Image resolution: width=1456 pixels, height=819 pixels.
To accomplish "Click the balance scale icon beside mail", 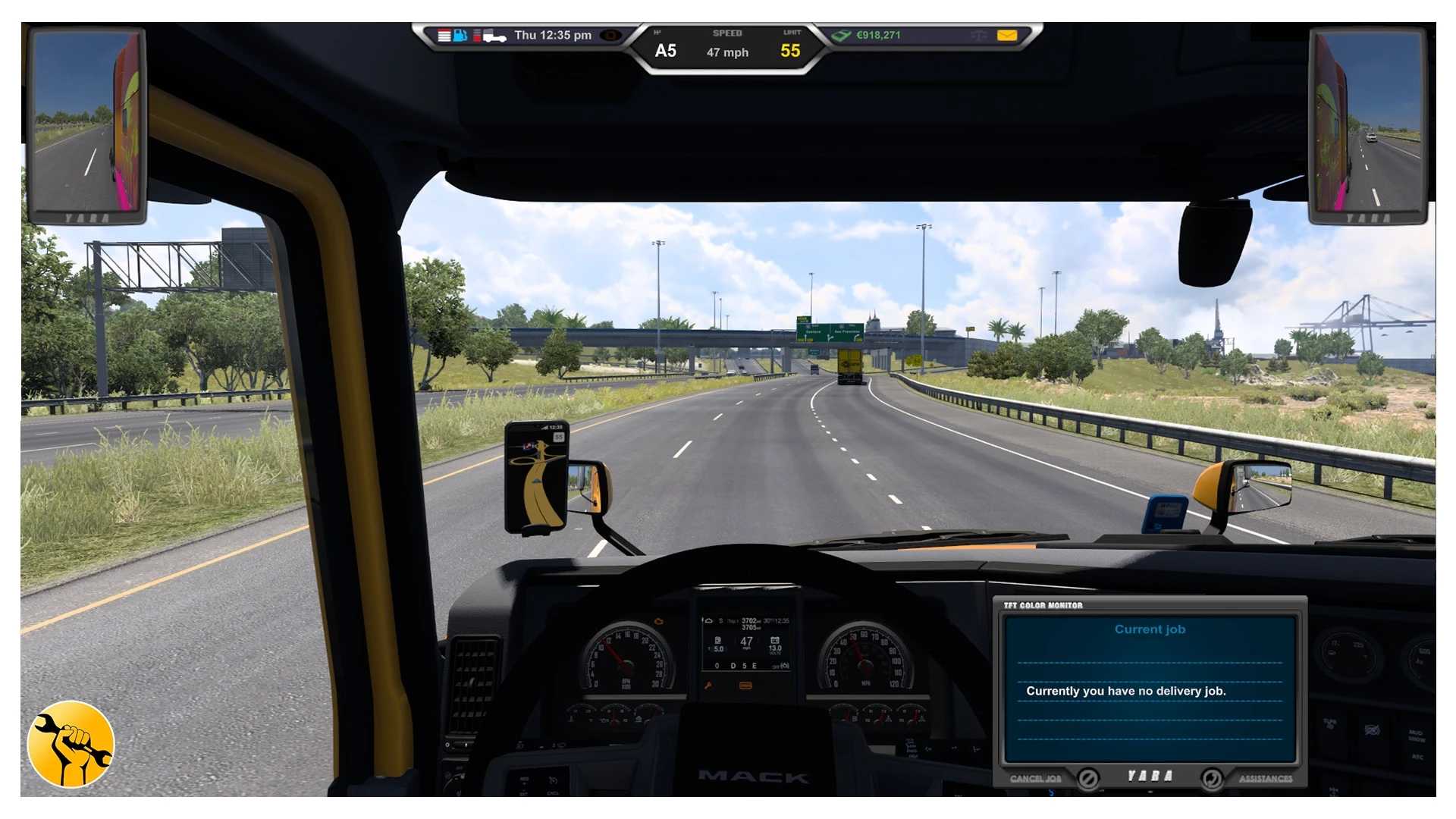I will pos(978,36).
